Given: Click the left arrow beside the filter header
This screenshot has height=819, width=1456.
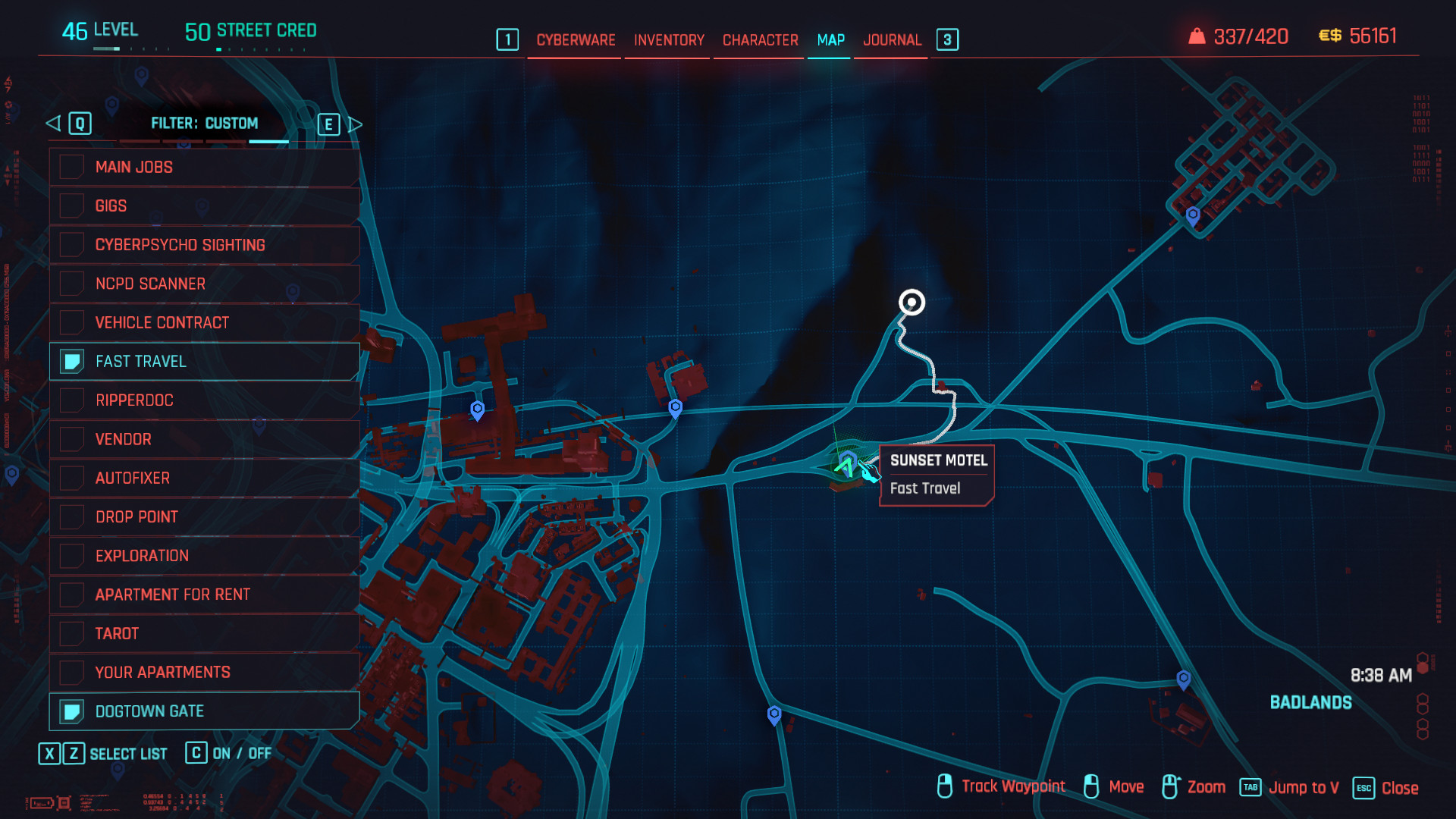Looking at the screenshot, I should tap(52, 123).
